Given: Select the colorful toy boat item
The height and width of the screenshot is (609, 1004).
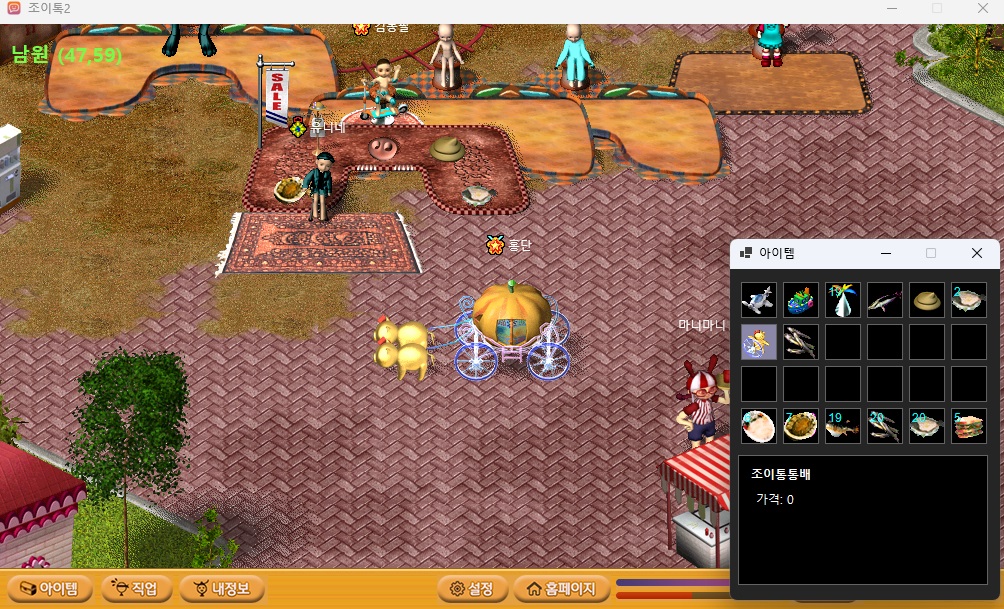Looking at the screenshot, I should (801, 300).
